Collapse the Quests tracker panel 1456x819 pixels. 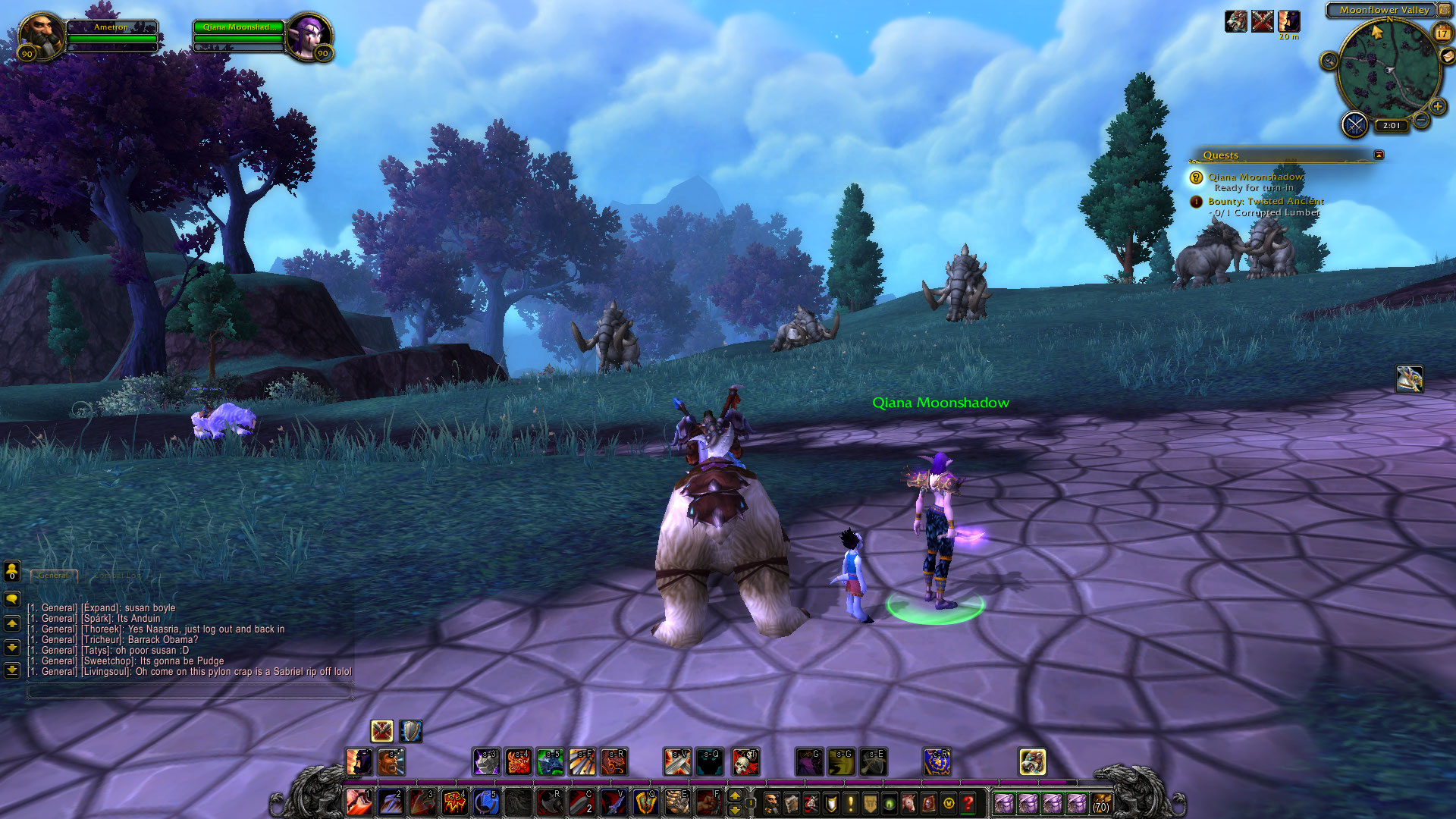(1379, 155)
